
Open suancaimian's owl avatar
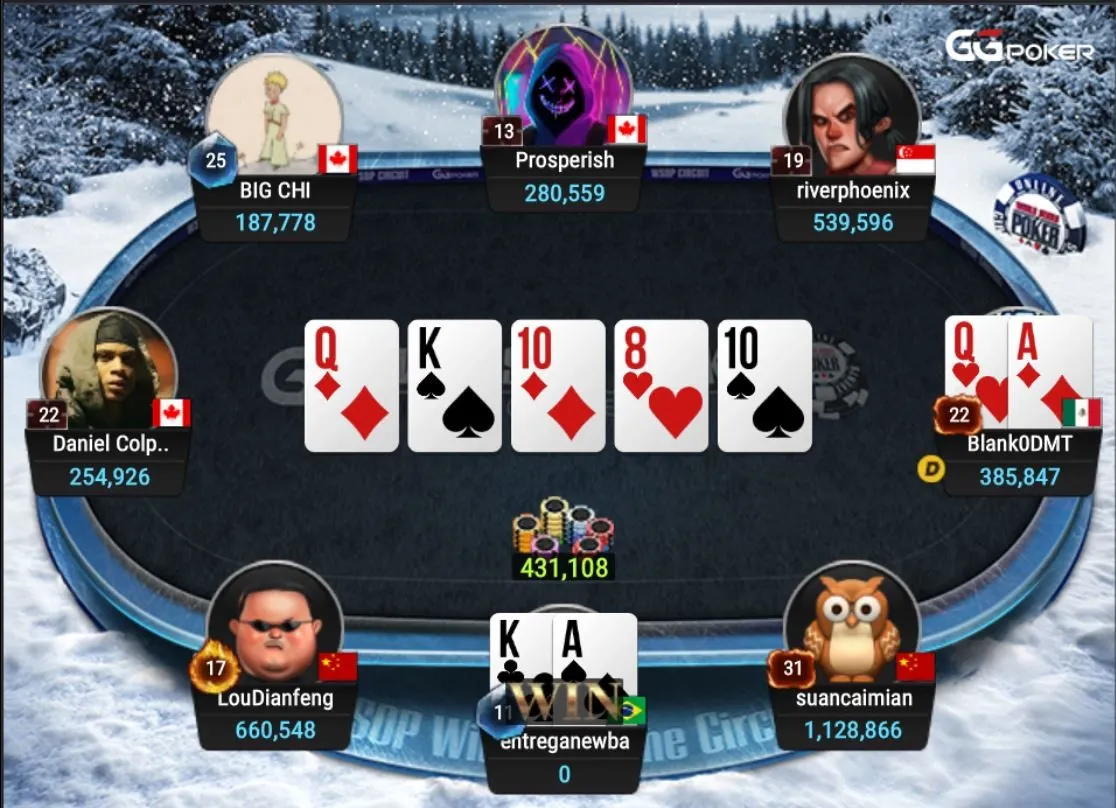tap(851, 627)
